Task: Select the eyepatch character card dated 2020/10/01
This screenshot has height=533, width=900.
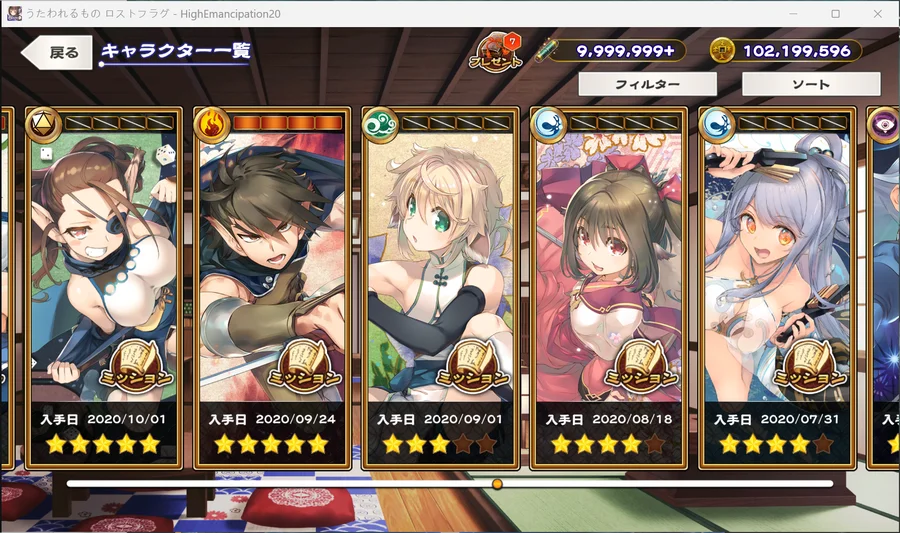Action: pos(105,285)
